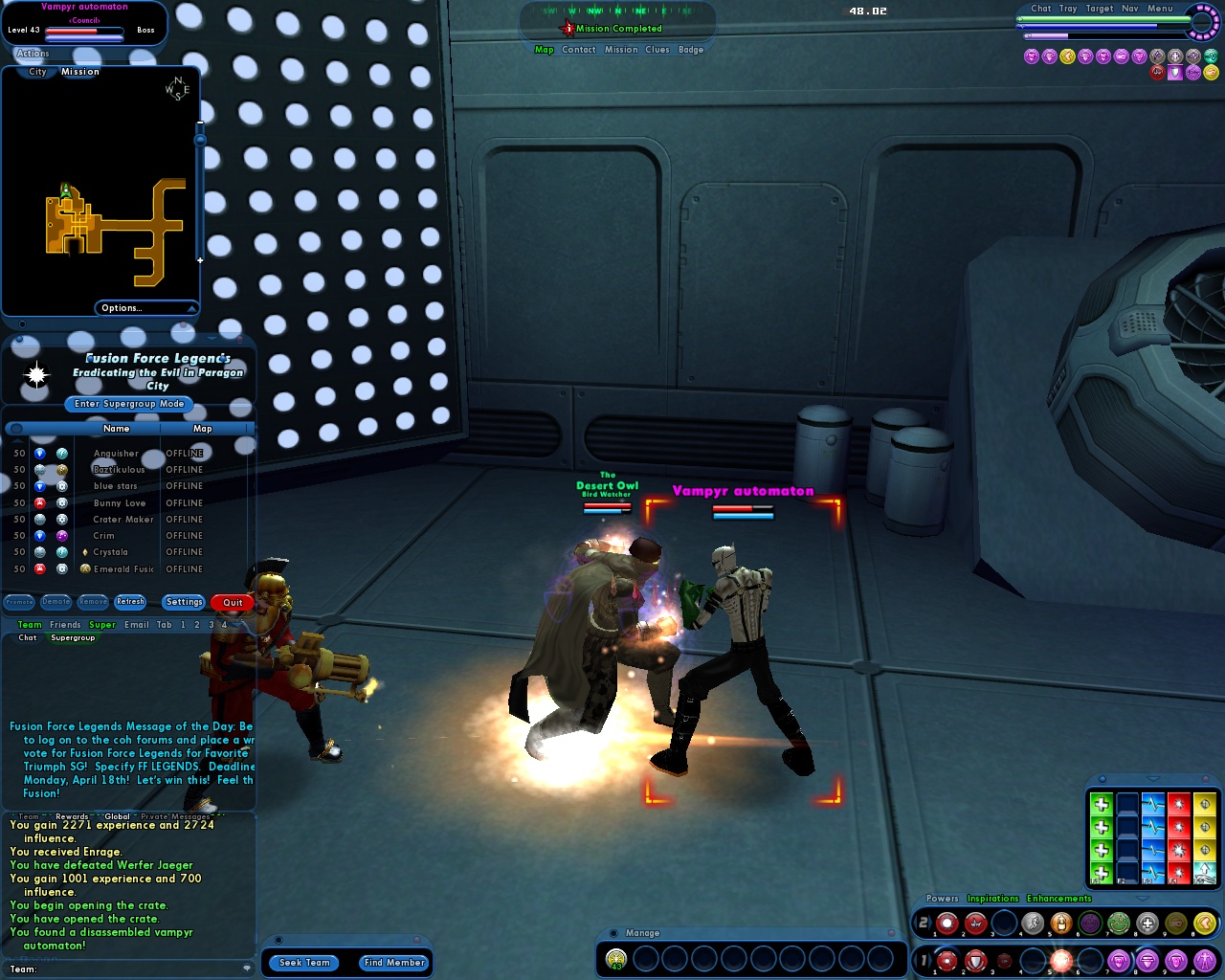The height and width of the screenshot is (980, 1225).
Task: Activate the red shield power in tray 1
Action: click(973, 962)
